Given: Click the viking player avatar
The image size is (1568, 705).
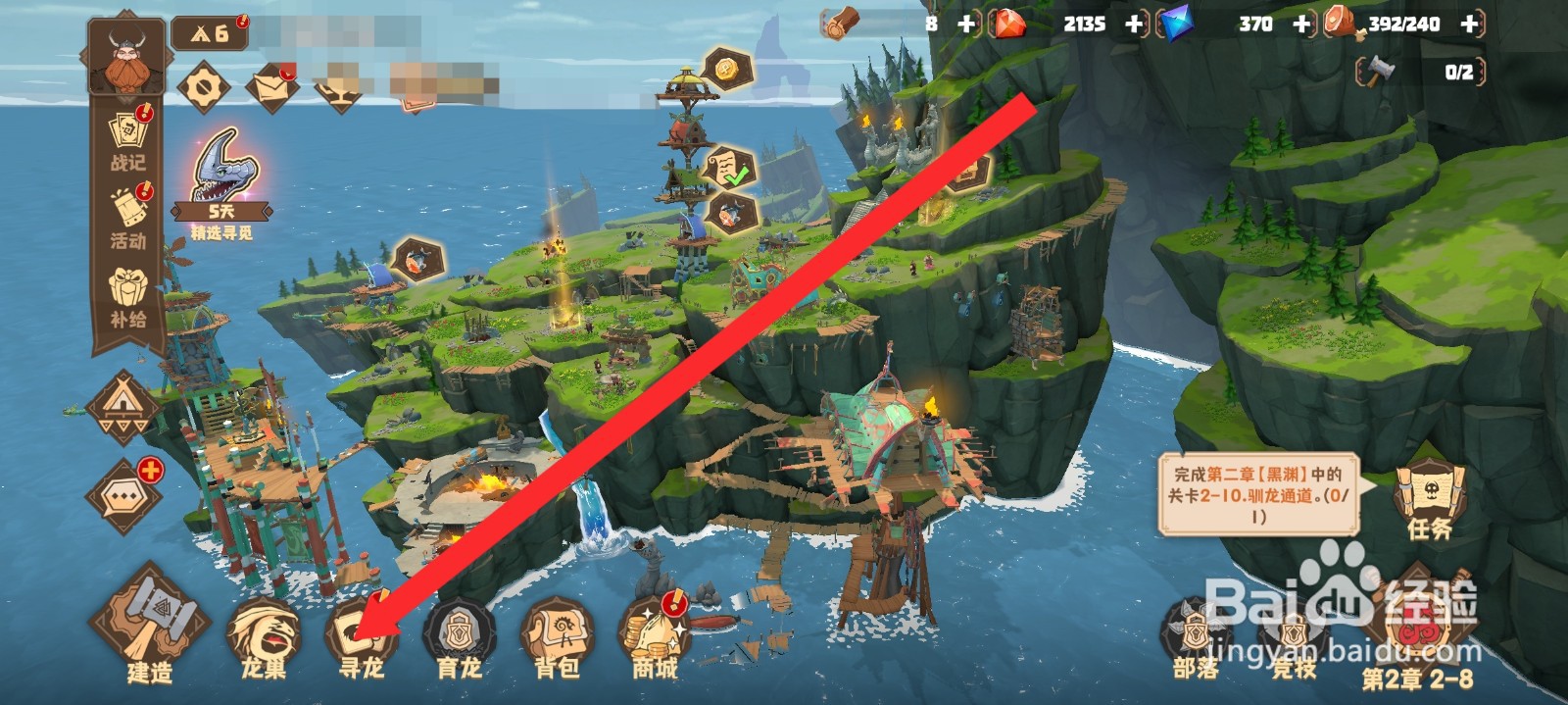Looking at the screenshot, I should 126,59.
